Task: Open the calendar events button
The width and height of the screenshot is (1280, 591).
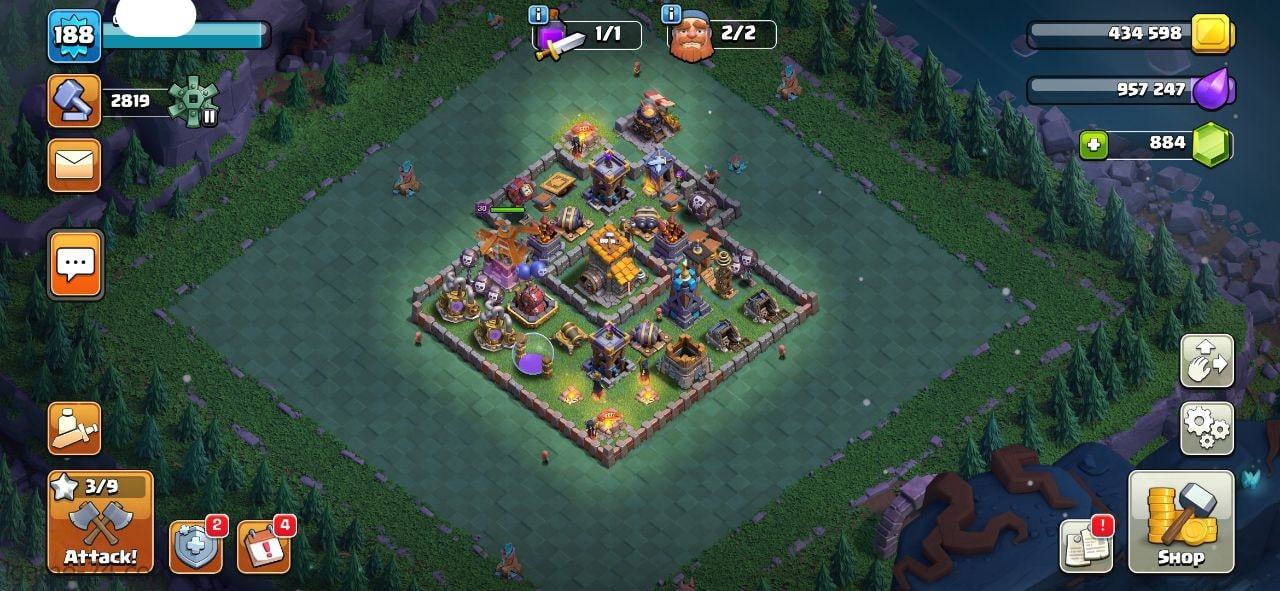Action: click(x=263, y=547)
